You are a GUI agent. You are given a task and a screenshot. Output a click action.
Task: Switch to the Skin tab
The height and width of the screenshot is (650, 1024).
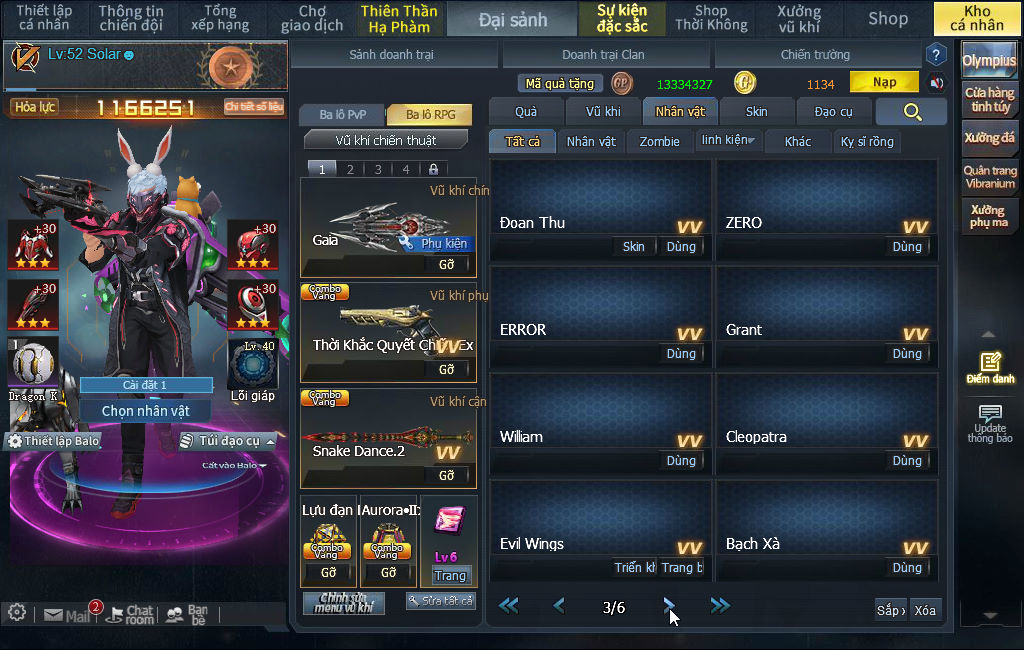click(757, 111)
